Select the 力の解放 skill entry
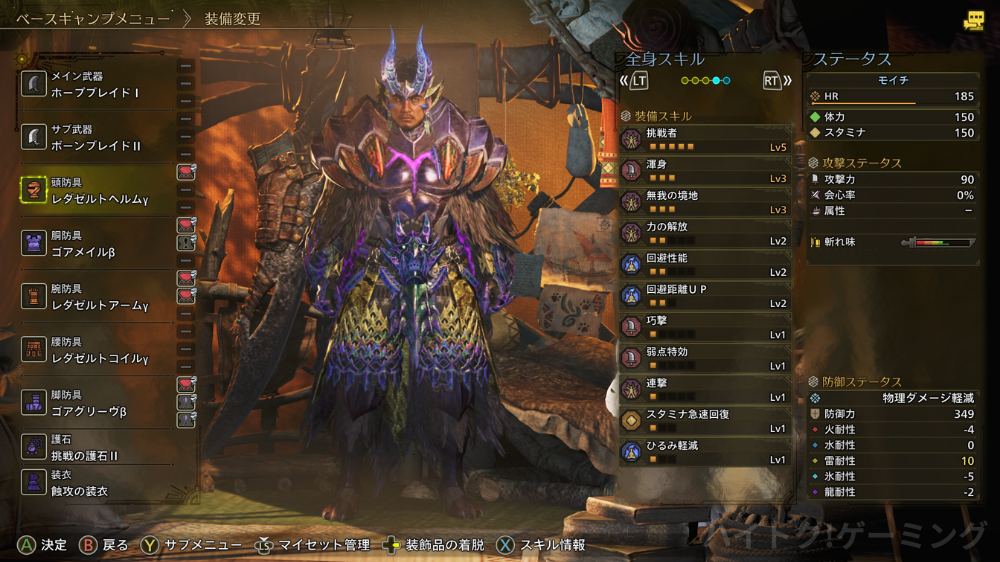The image size is (1000, 562). coord(704,233)
